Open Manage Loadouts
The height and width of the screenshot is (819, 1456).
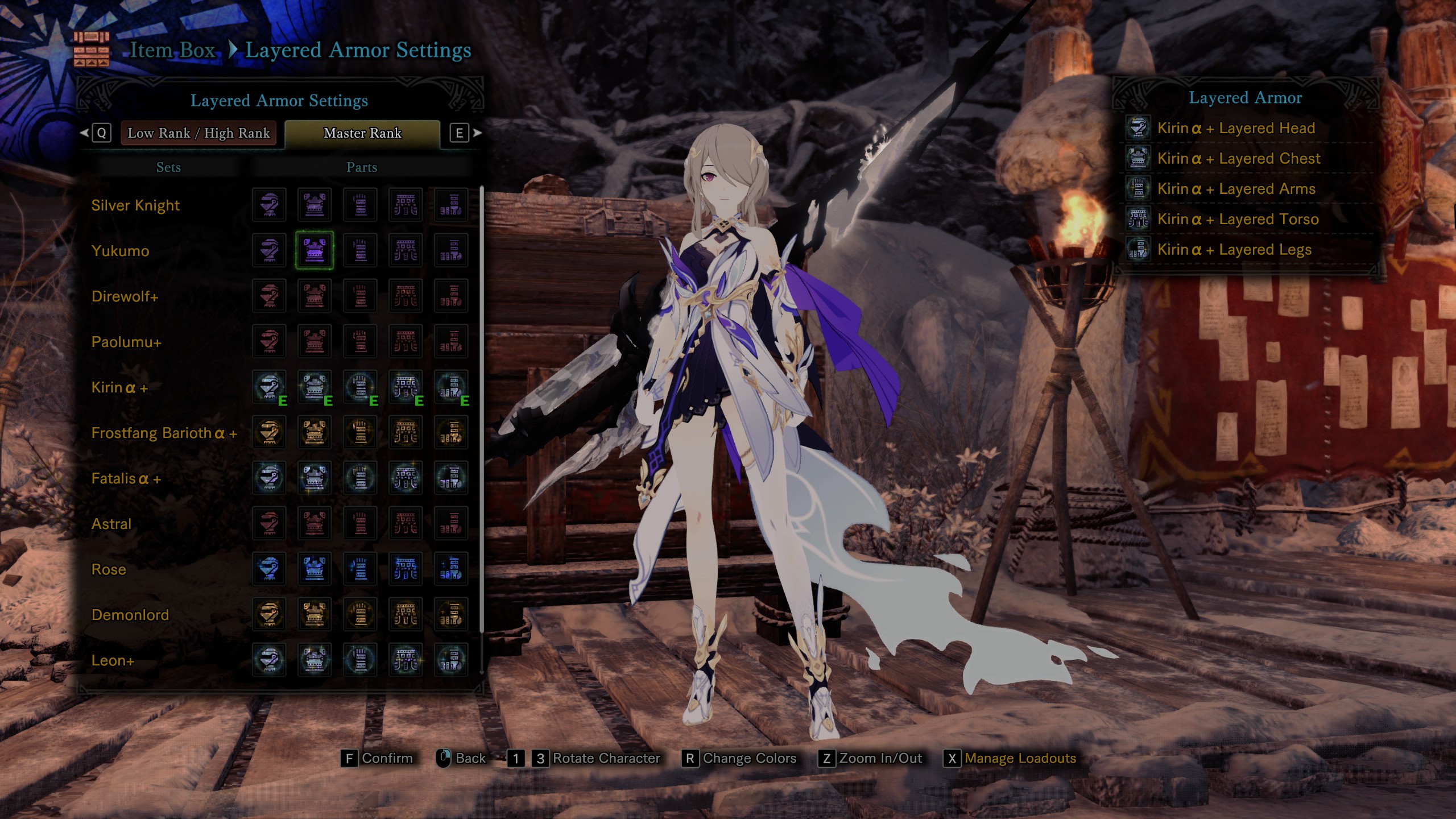tap(1019, 758)
